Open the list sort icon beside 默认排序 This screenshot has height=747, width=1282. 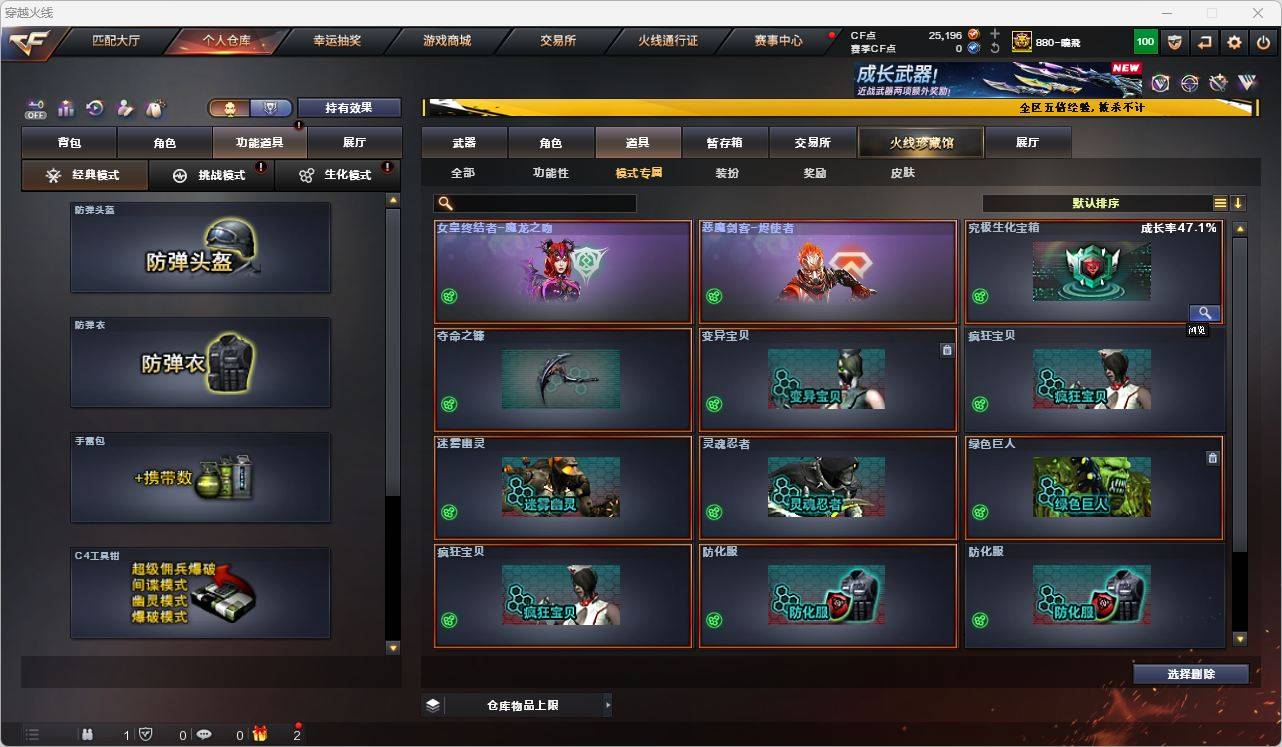(x=1219, y=203)
